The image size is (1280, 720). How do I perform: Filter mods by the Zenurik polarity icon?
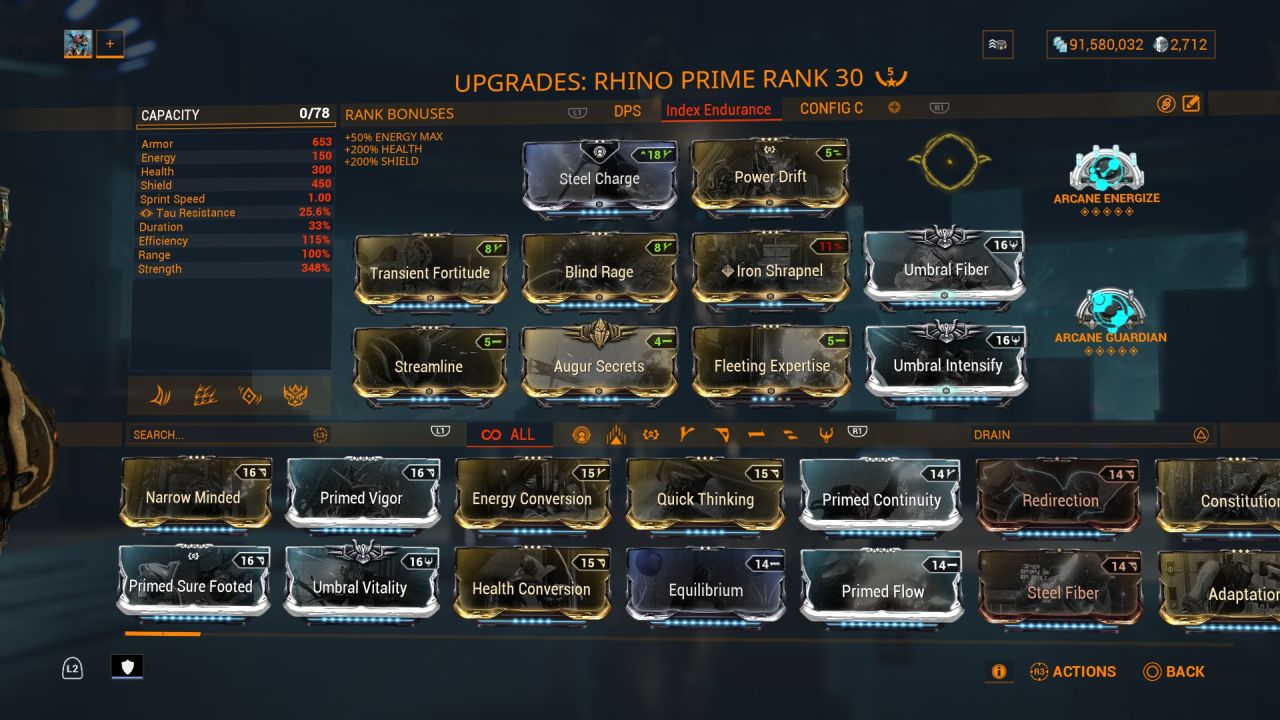[827, 434]
